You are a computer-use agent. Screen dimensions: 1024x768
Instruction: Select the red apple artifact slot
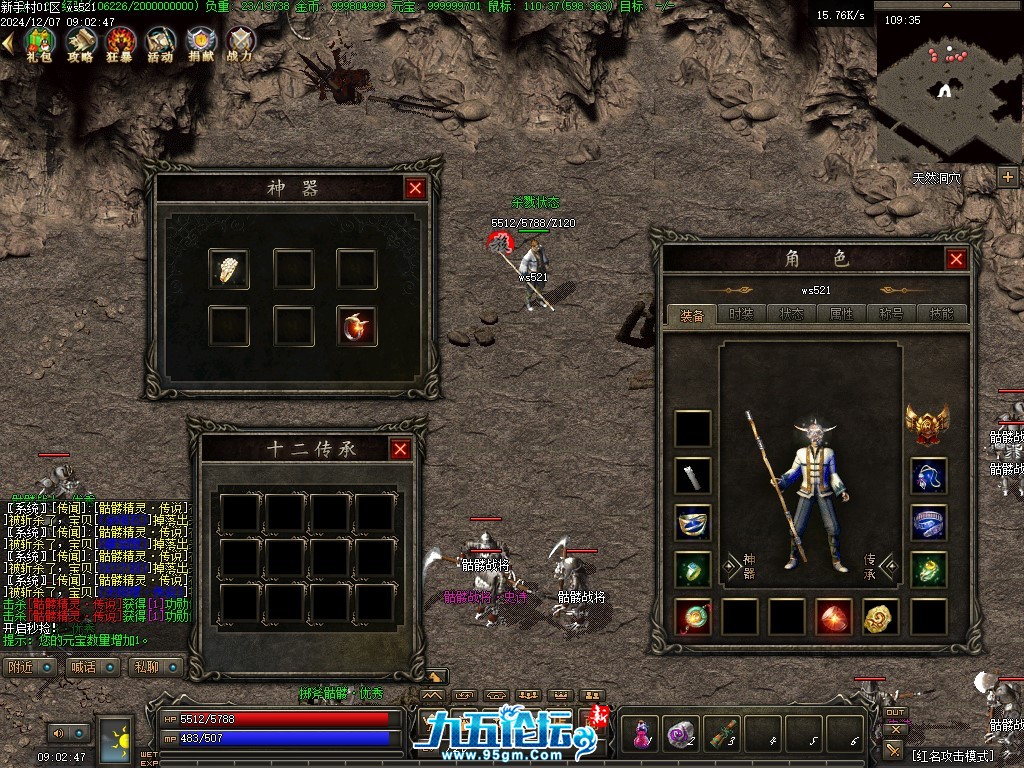(x=356, y=327)
